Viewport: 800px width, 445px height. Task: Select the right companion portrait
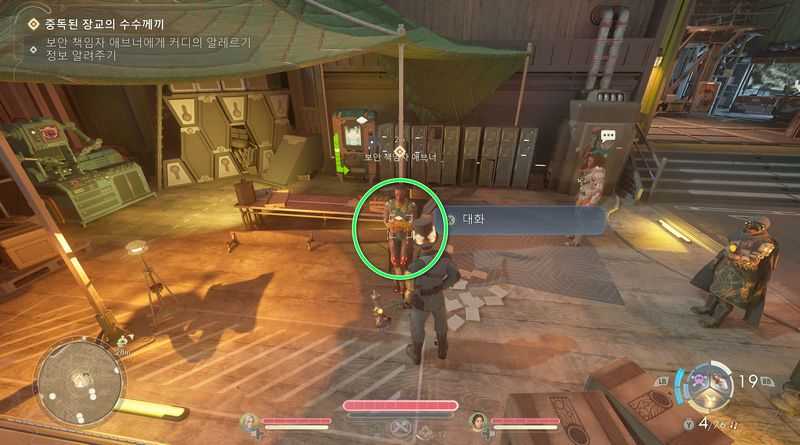click(x=478, y=422)
